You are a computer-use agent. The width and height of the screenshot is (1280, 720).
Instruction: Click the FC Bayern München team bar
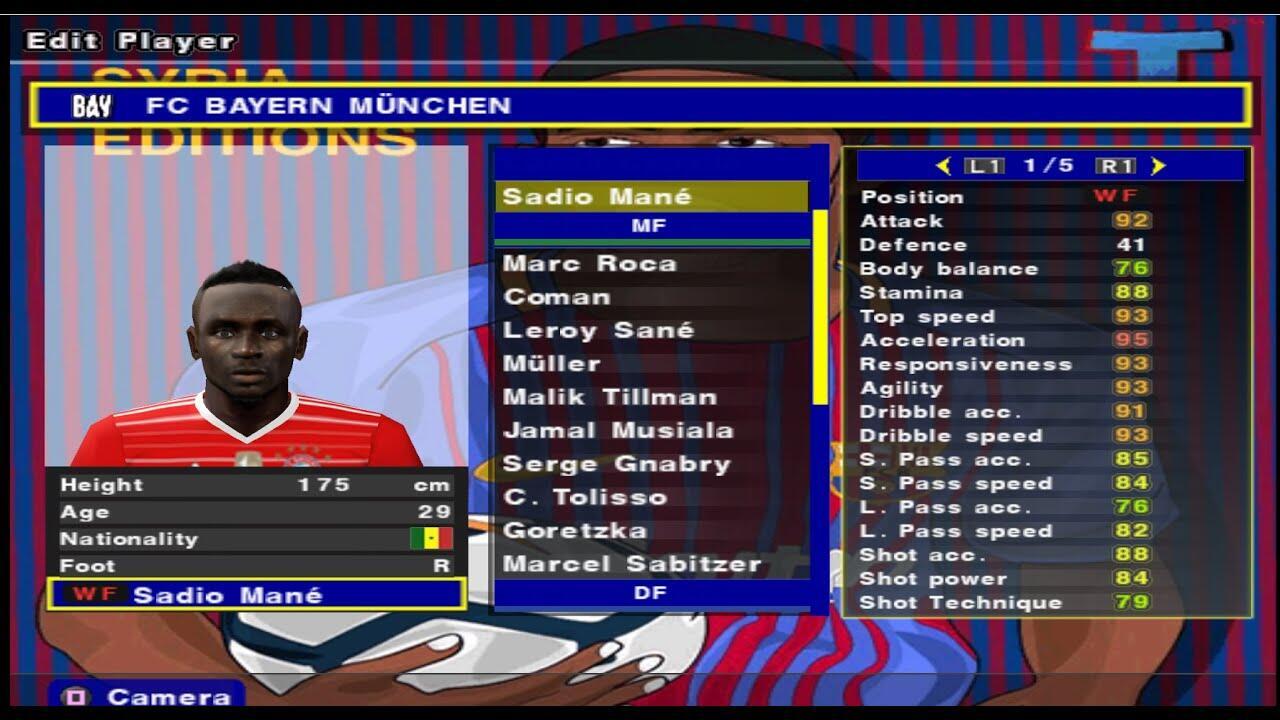click(x=640, y=105)
